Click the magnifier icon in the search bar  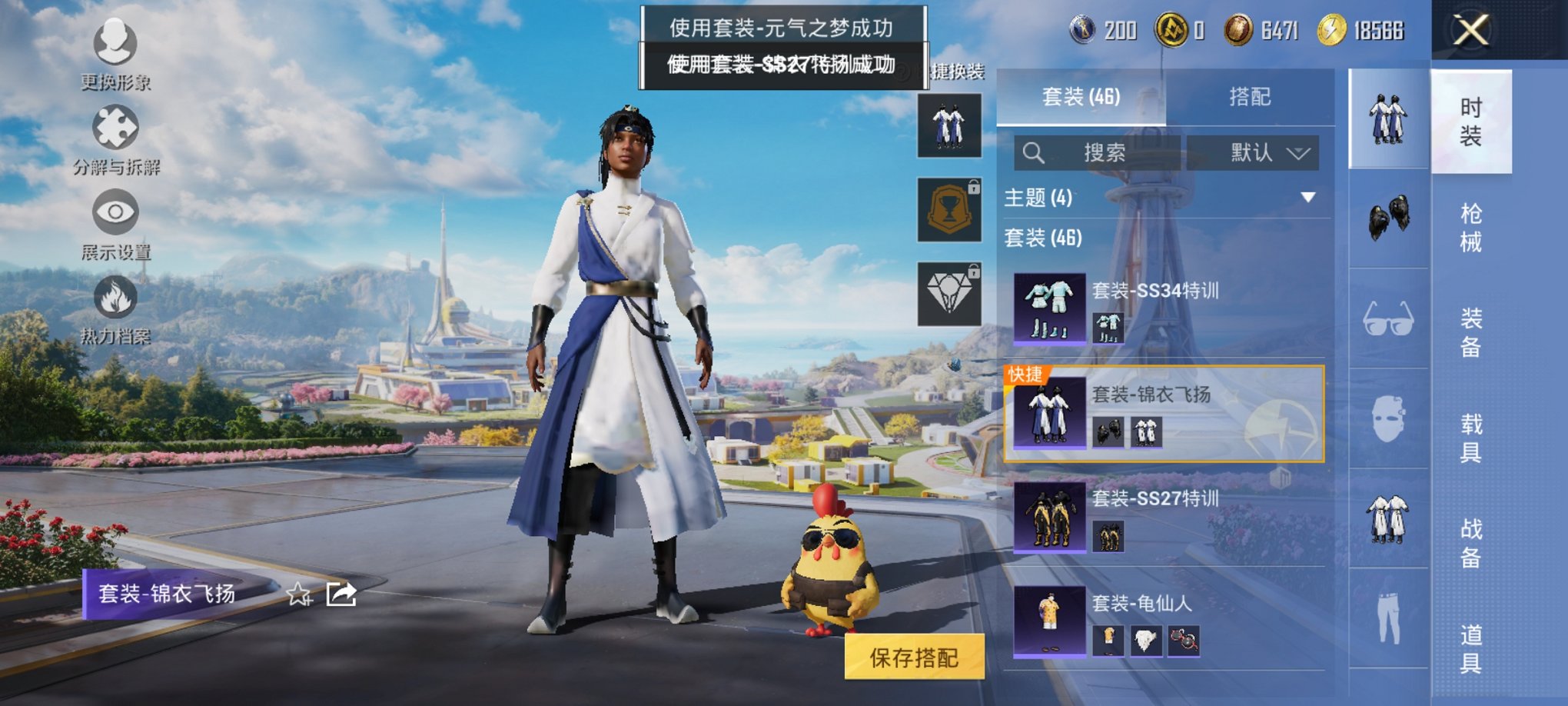pyautogui.click(x=1034, y=152)
